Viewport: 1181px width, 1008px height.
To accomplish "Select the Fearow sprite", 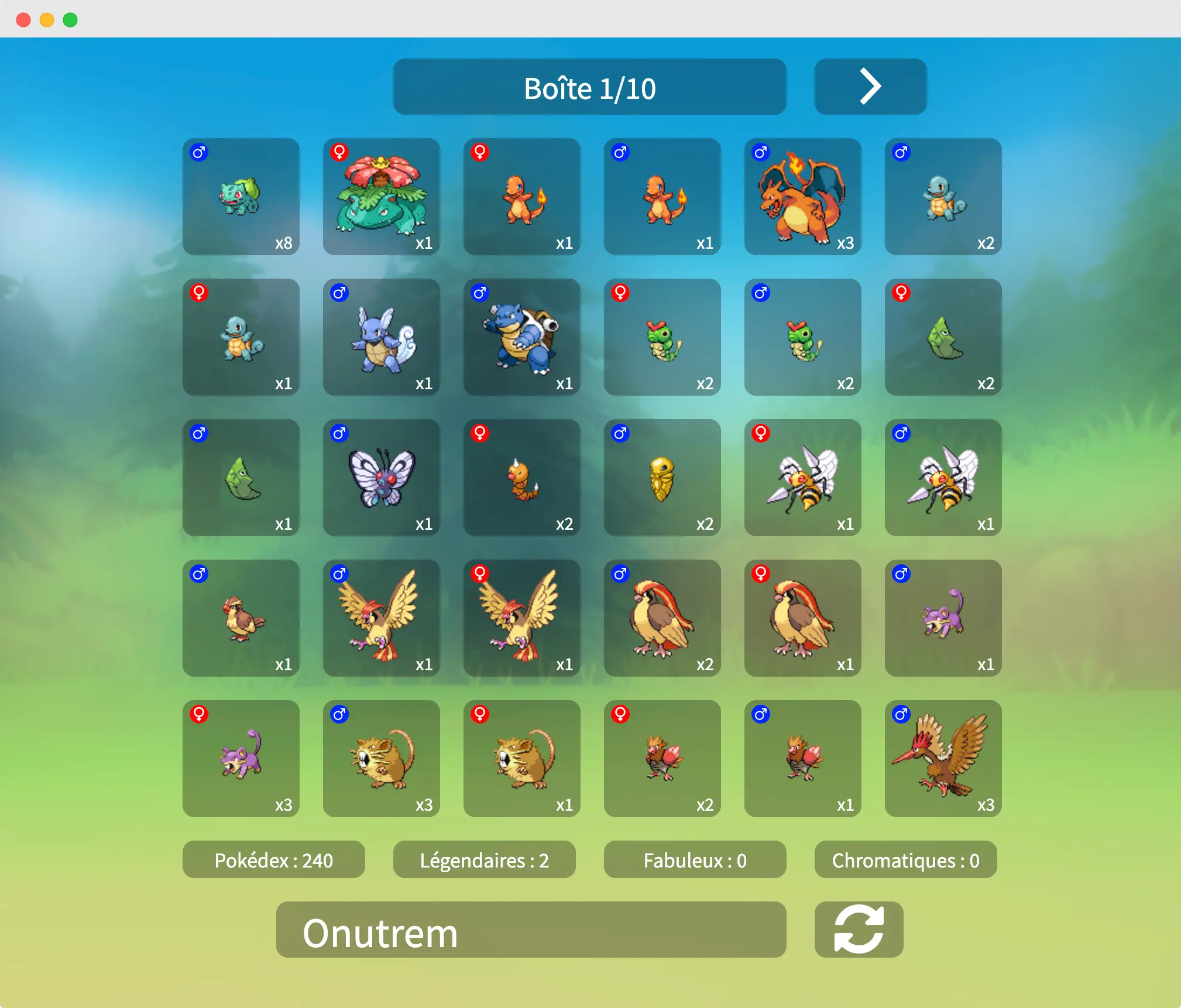I will pyautogui.click(x=942, y=758).
